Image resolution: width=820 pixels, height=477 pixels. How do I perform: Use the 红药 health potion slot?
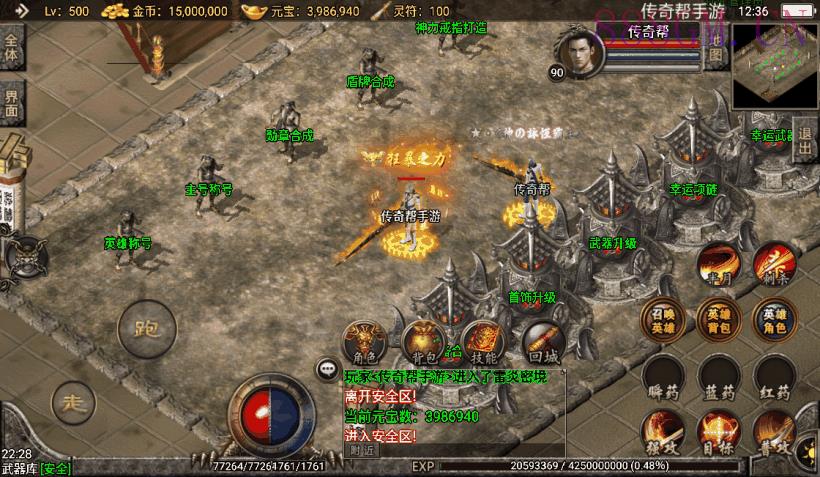(x=773, y=376)
